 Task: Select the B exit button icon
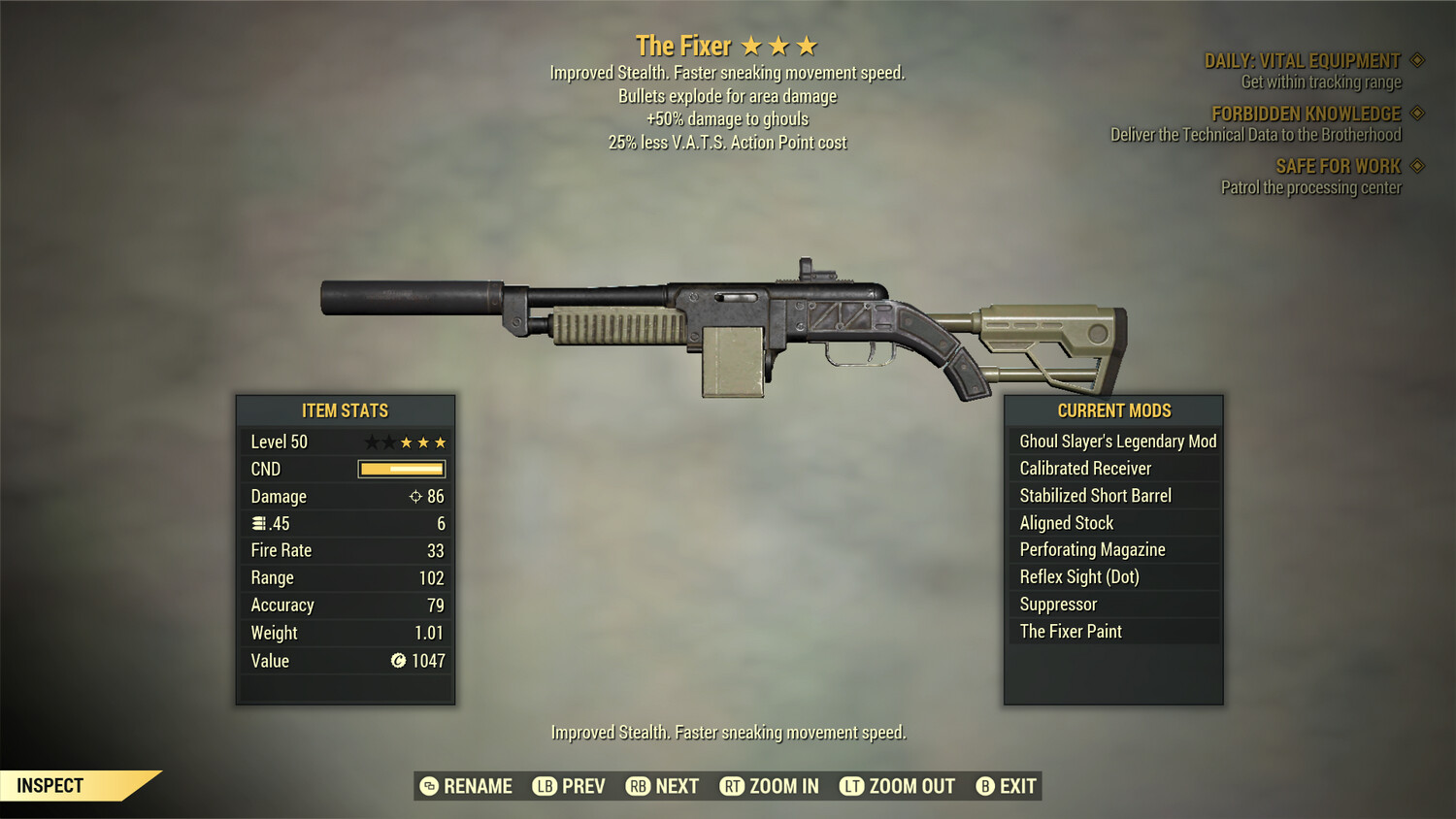(984, 786)
